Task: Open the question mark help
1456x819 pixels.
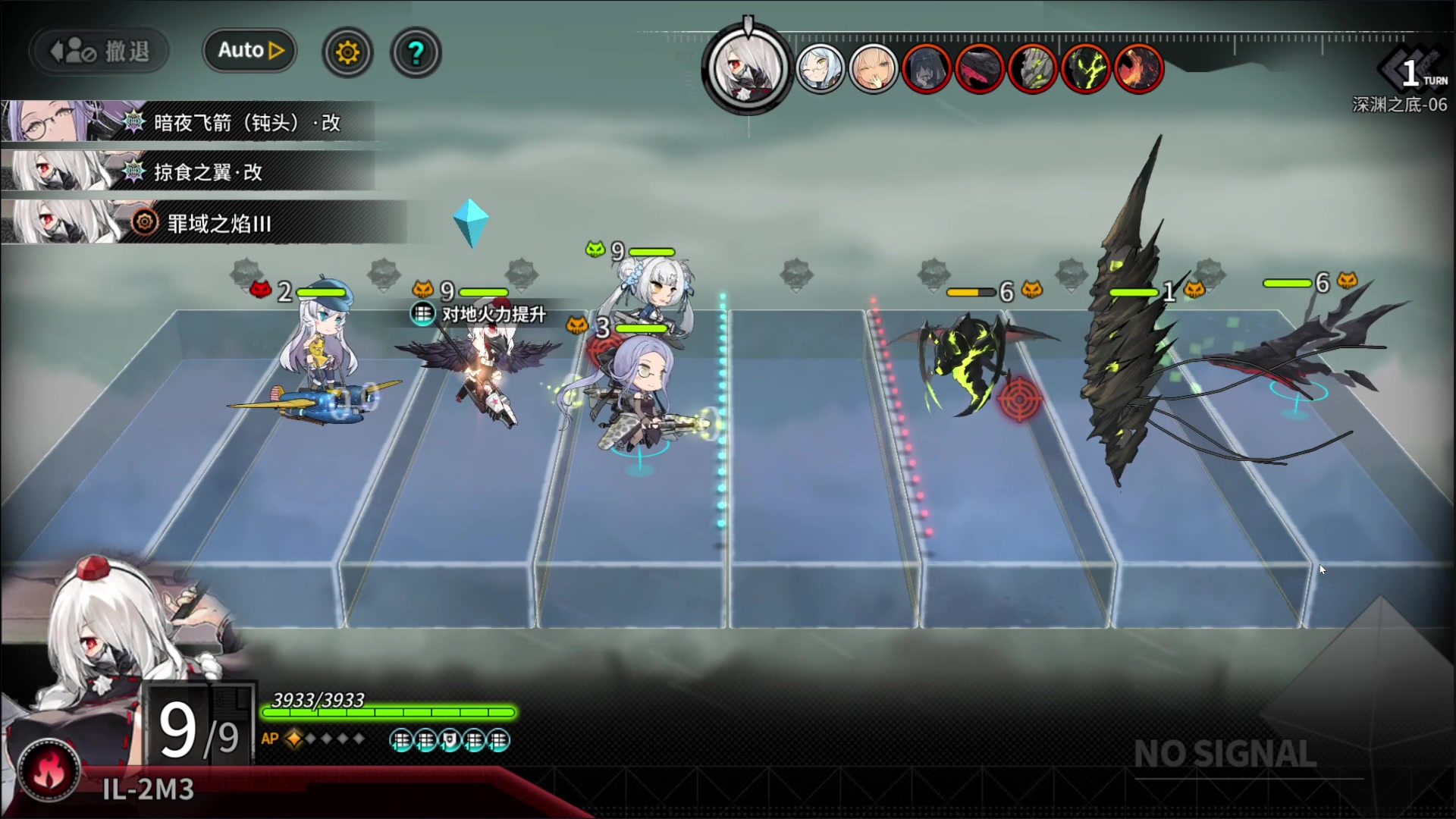Action: 416,52
